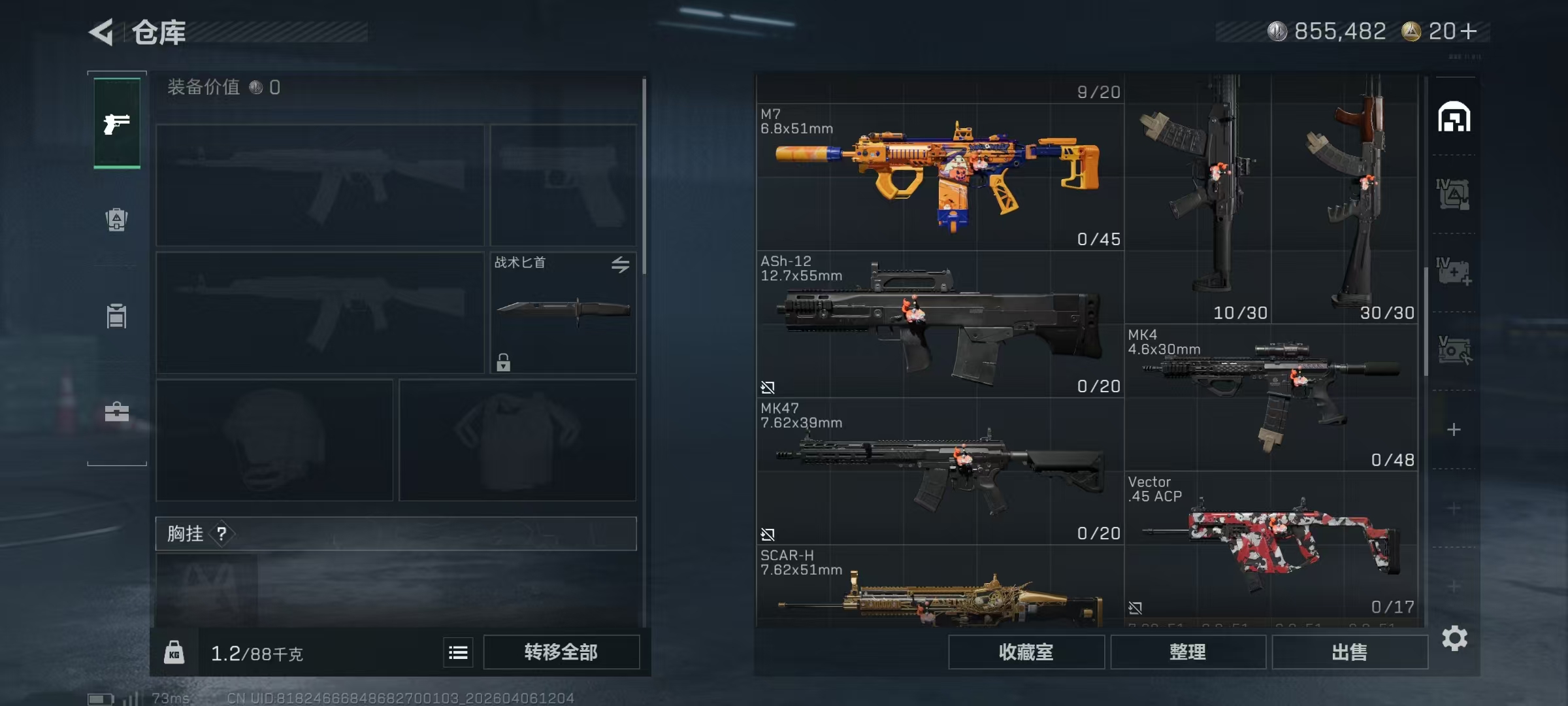
Task: Select the MK47 rifle
Action: point(939,471)
